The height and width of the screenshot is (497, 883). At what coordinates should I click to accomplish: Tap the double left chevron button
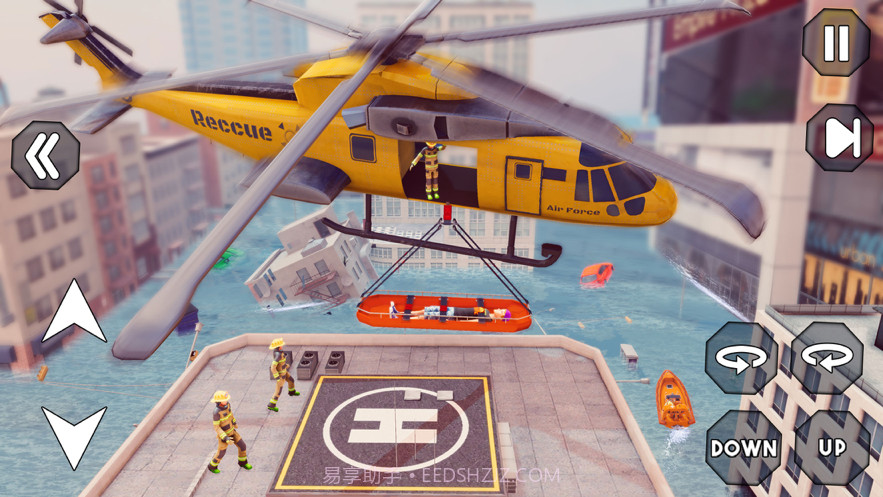(x=45, y=156)
